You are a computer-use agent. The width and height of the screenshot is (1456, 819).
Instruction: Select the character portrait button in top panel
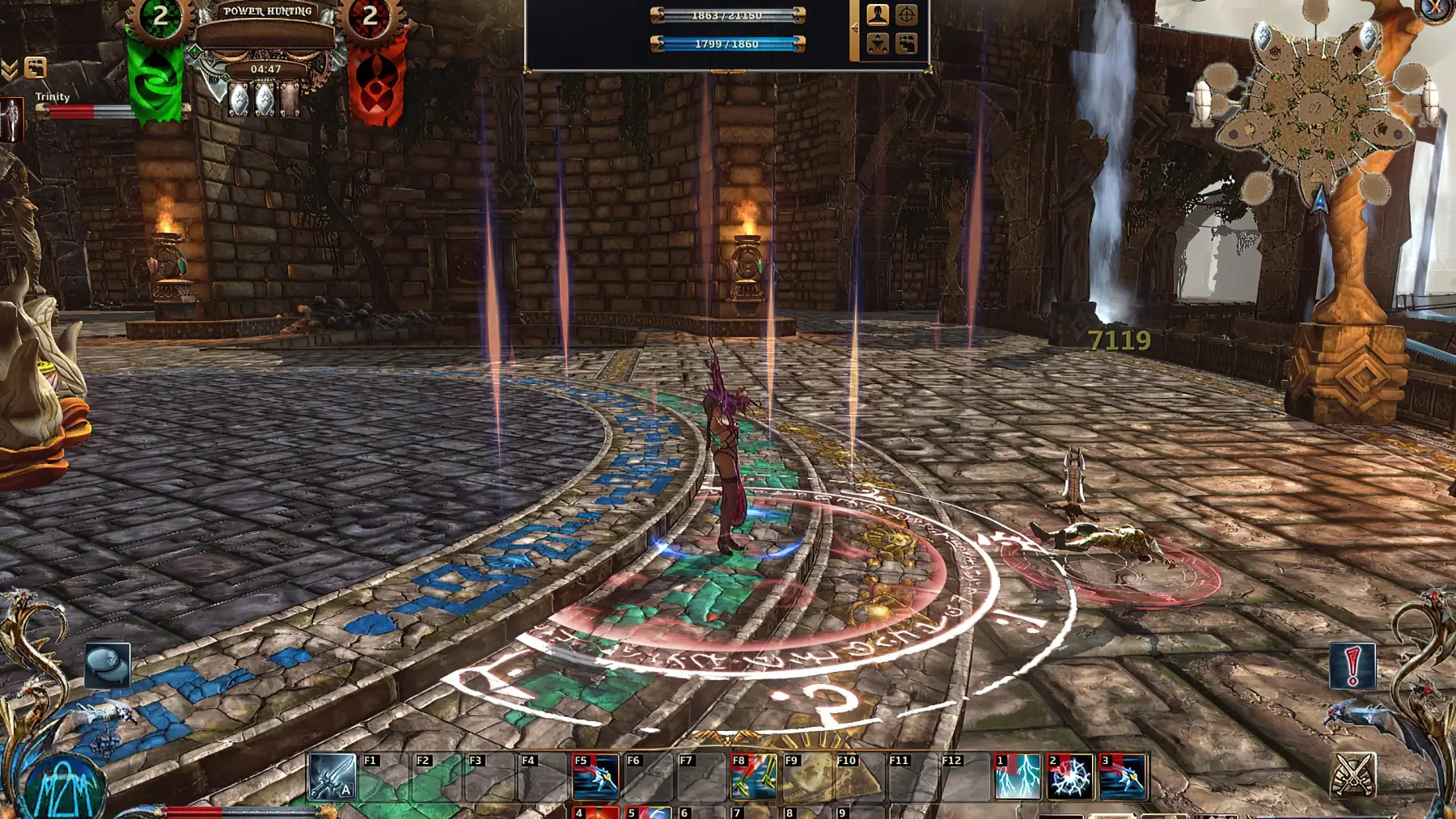tap(878, 15)
